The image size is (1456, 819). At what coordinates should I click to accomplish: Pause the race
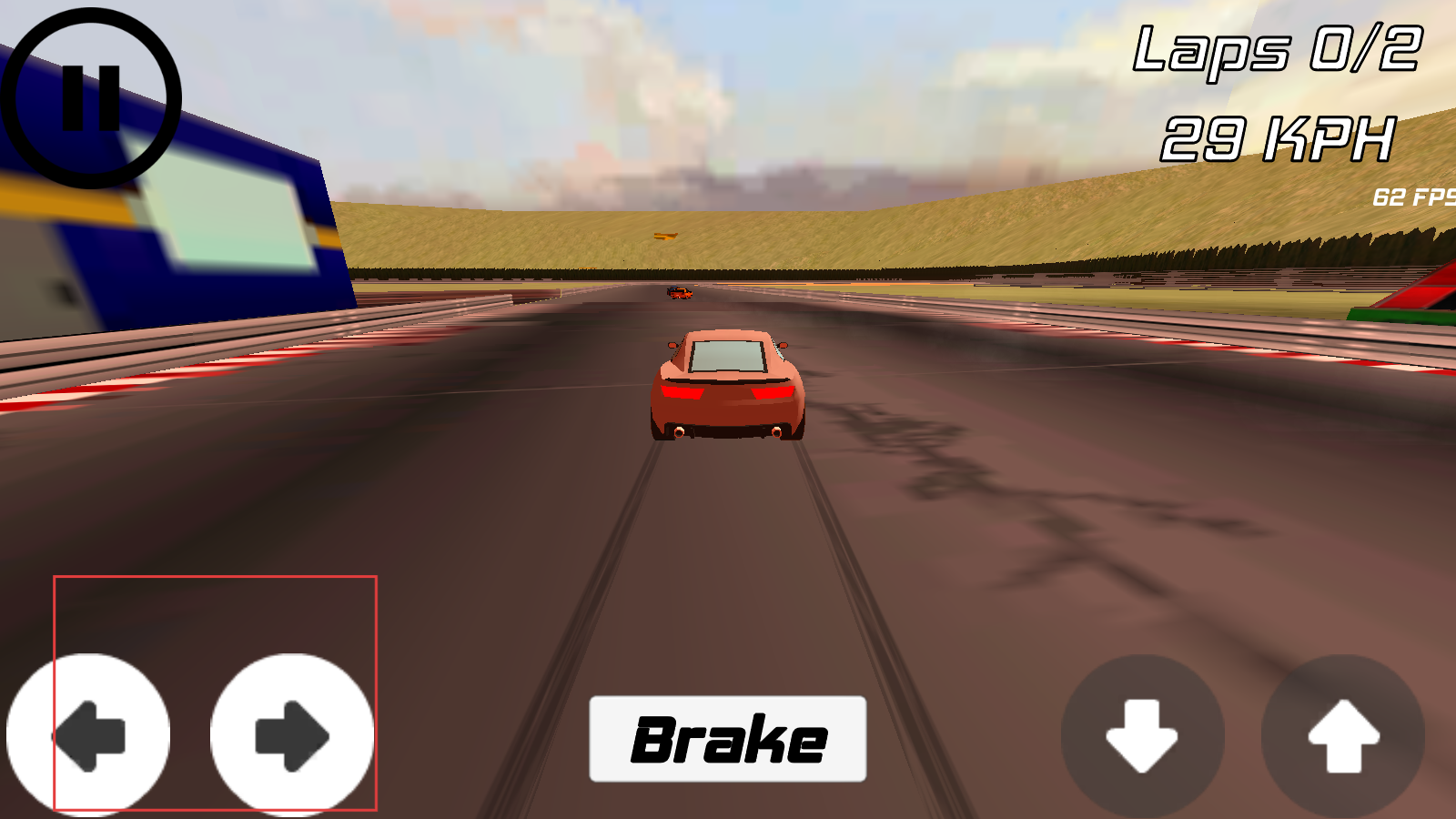90,97
